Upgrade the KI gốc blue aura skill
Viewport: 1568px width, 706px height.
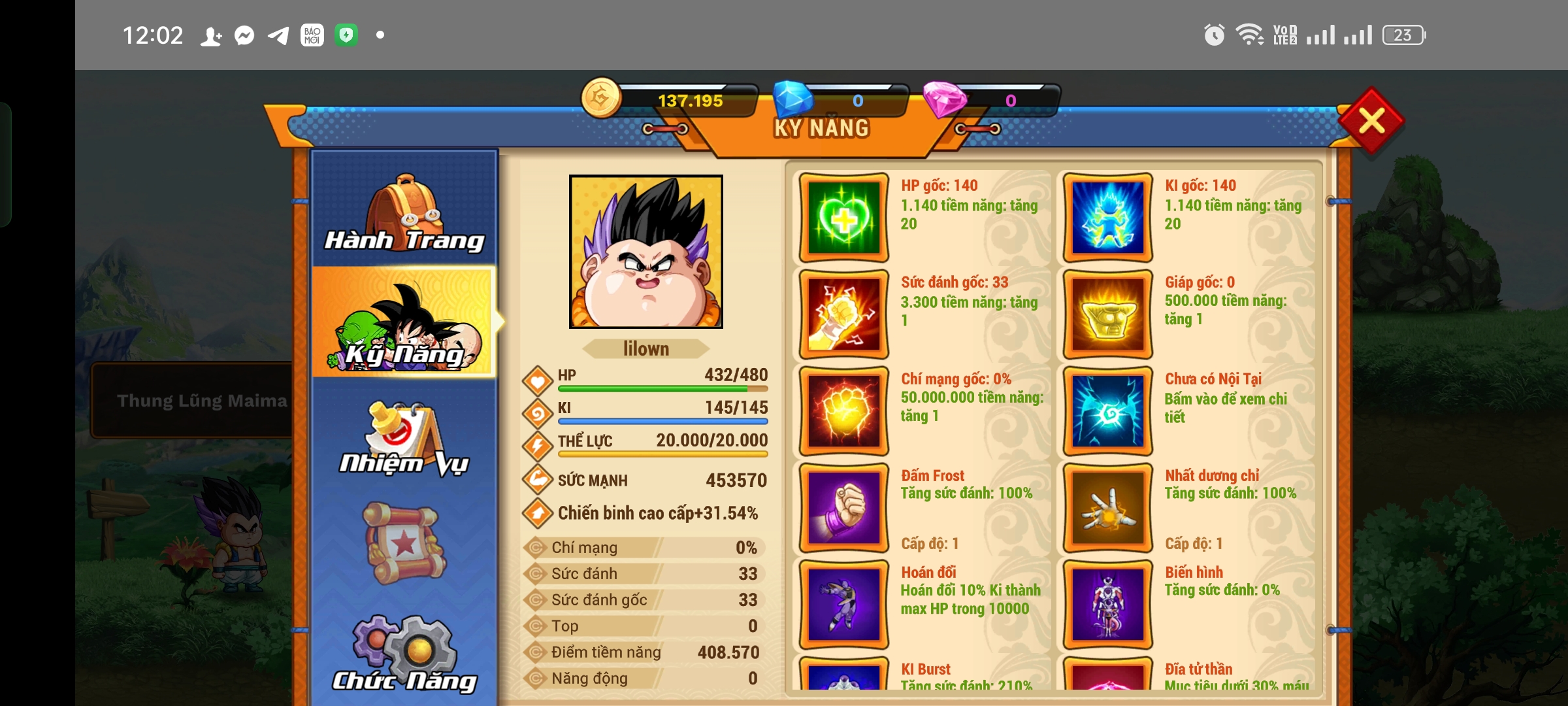coord(1107,218)
